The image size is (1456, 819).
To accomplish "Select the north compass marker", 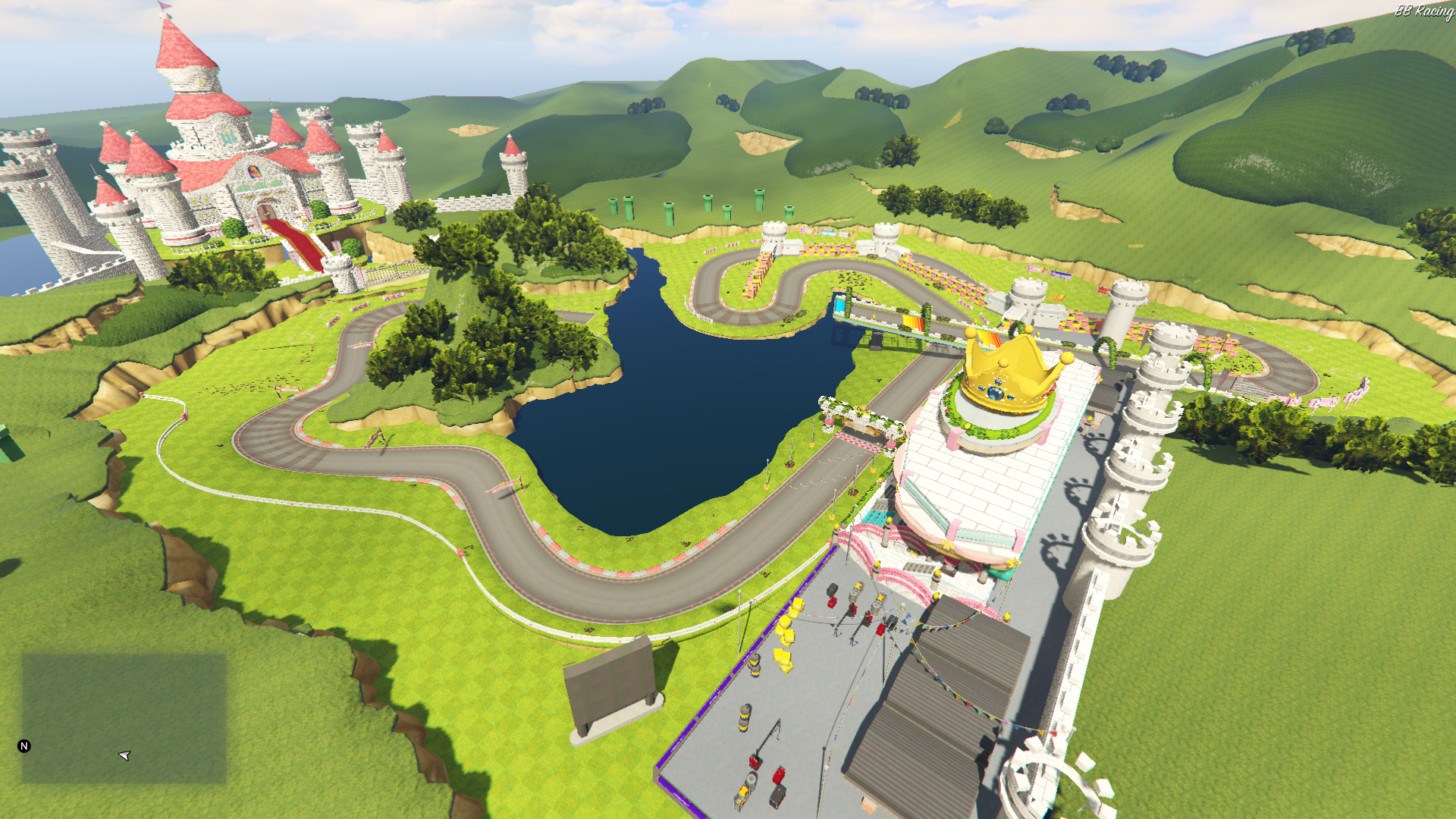I will tap(24, 746).
